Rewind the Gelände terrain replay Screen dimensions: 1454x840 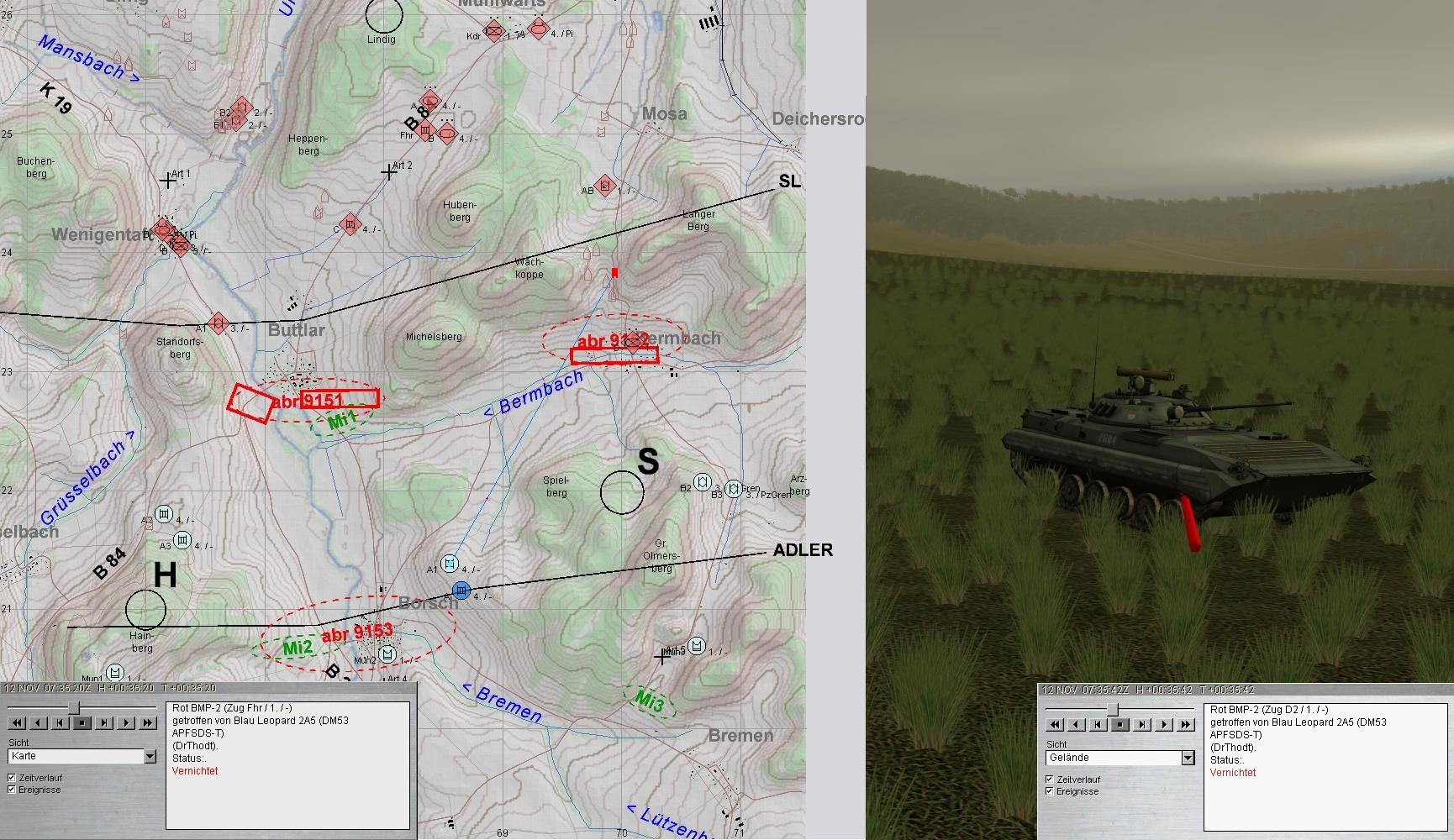(1055, 724)
